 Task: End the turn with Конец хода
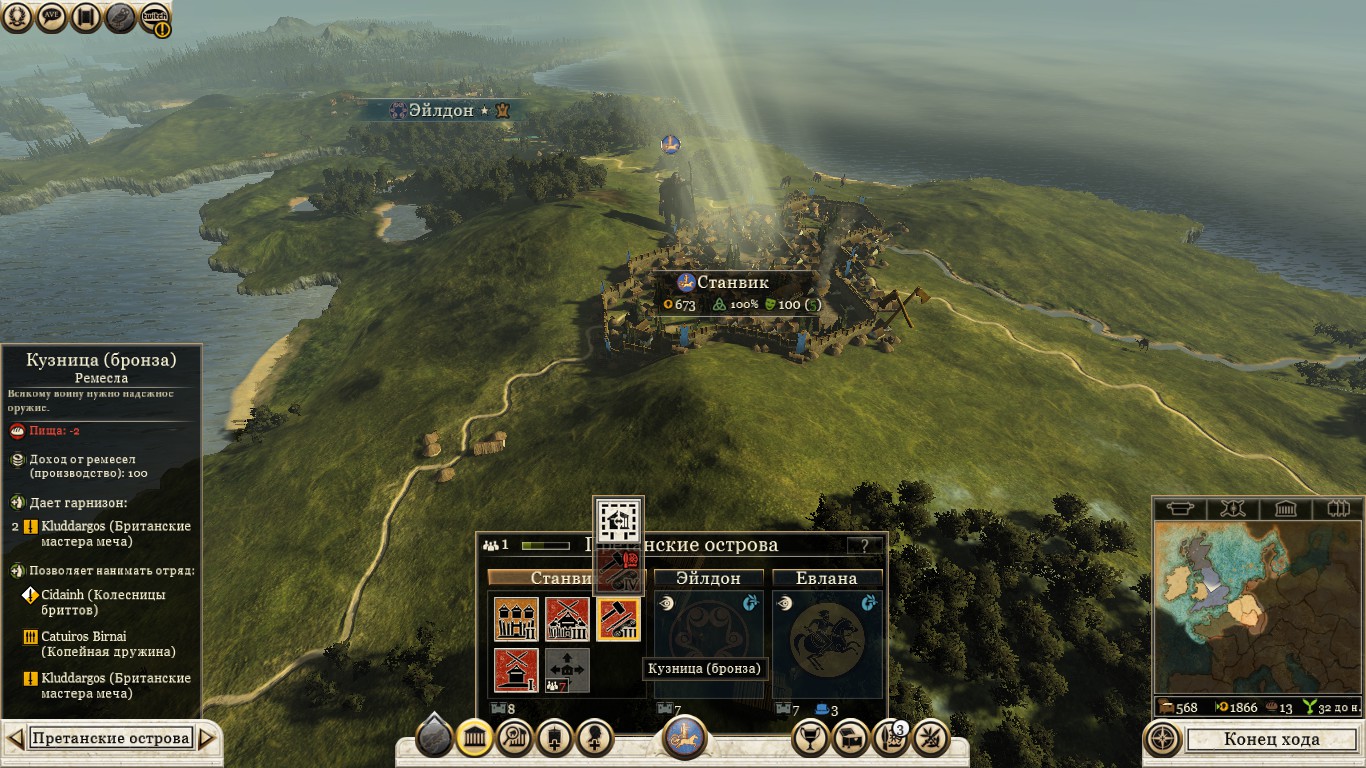[1271, 740]
